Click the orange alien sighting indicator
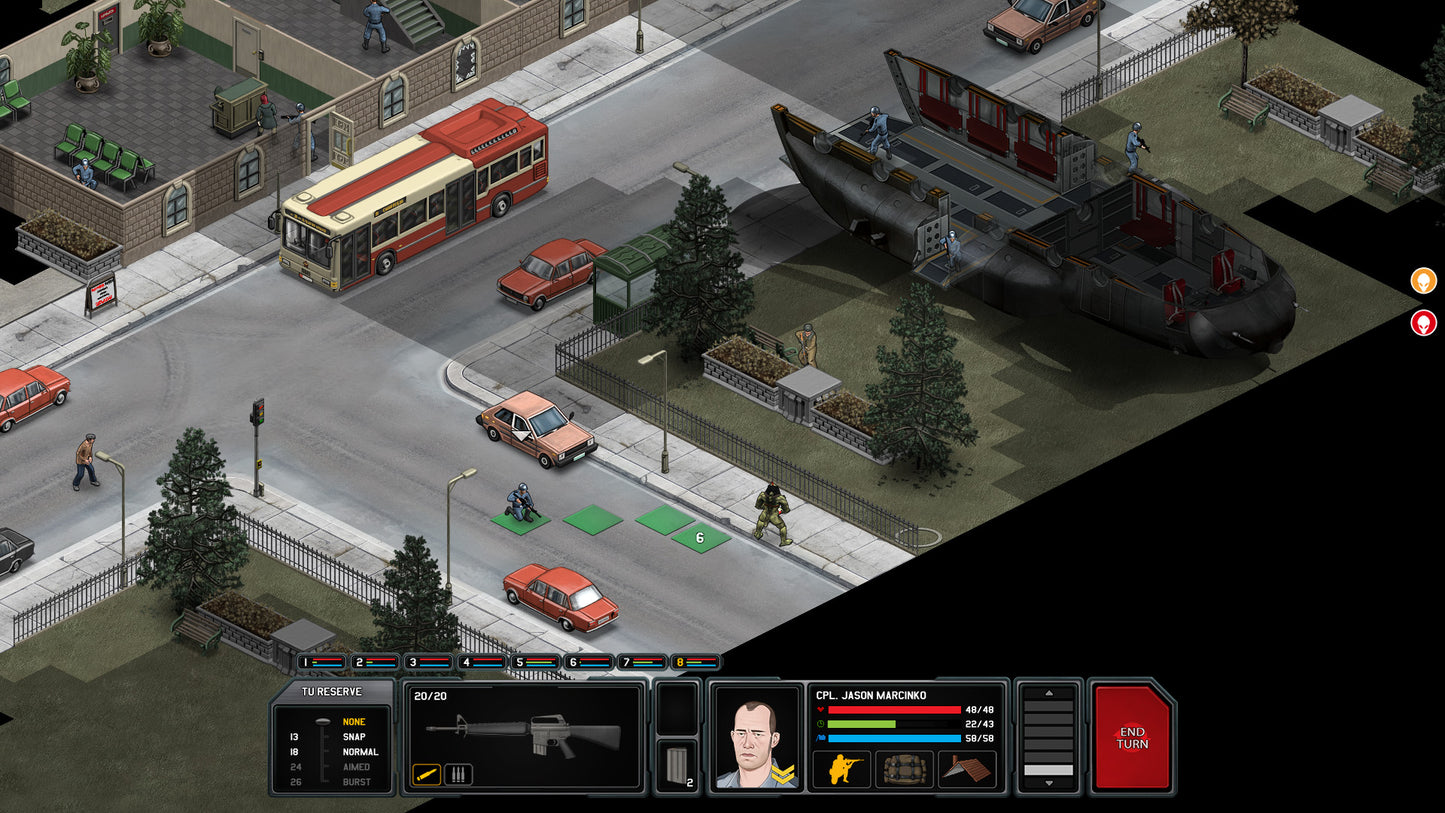This screenshot has width=1445, height=813. point(1423,281)
